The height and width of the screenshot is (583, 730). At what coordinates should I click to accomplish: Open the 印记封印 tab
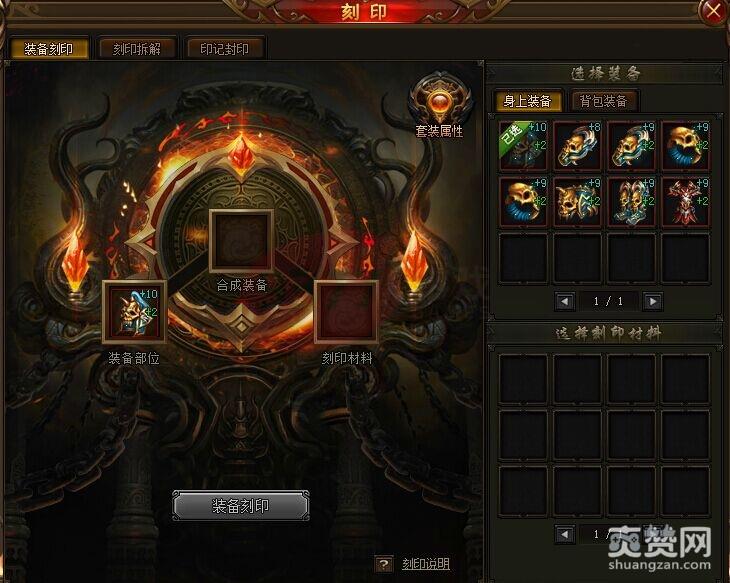tap(225, 48)
